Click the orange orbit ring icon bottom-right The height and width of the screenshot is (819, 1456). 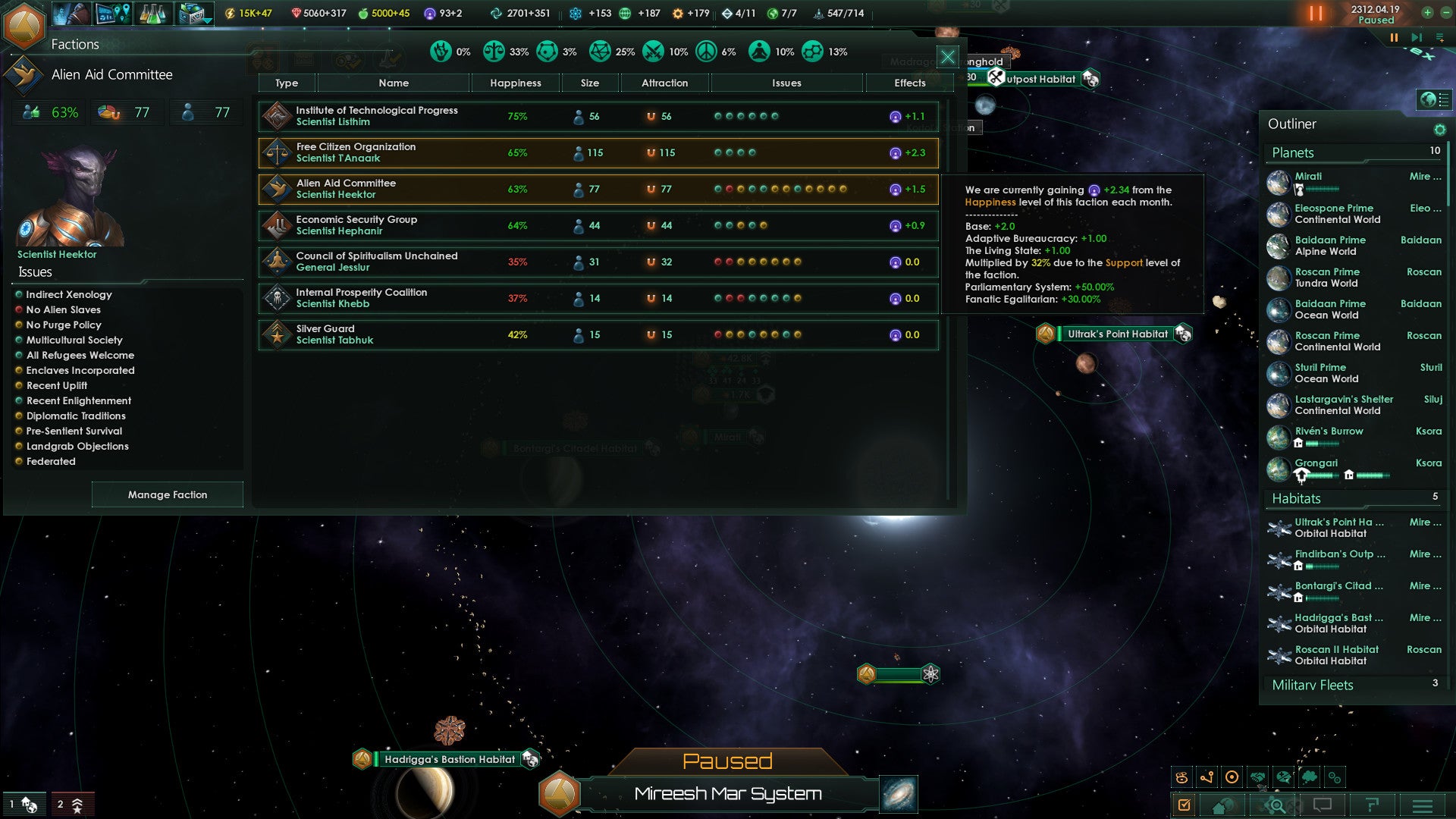point(1232,777)
